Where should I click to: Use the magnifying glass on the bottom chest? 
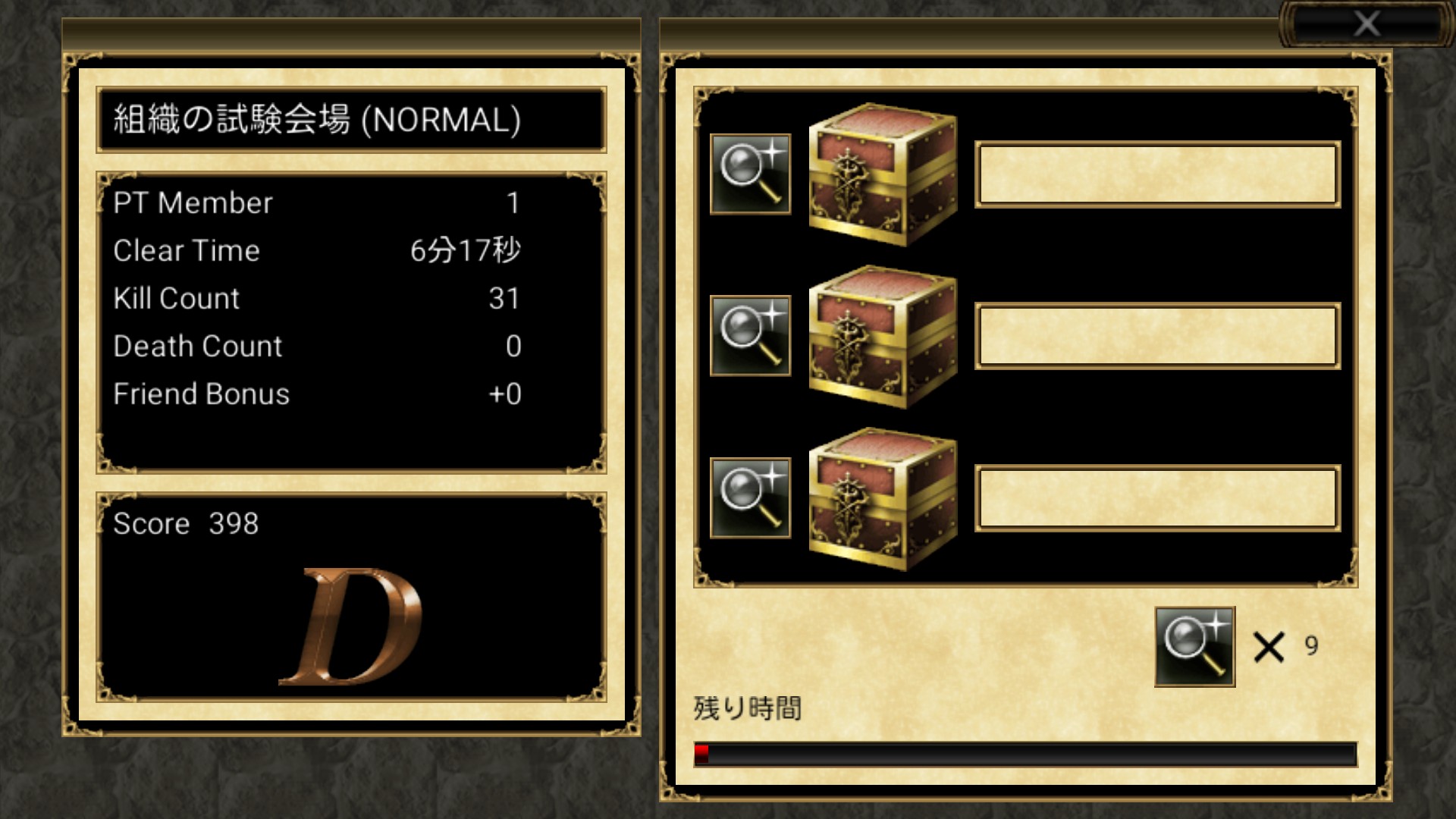[x=750, y=498]
